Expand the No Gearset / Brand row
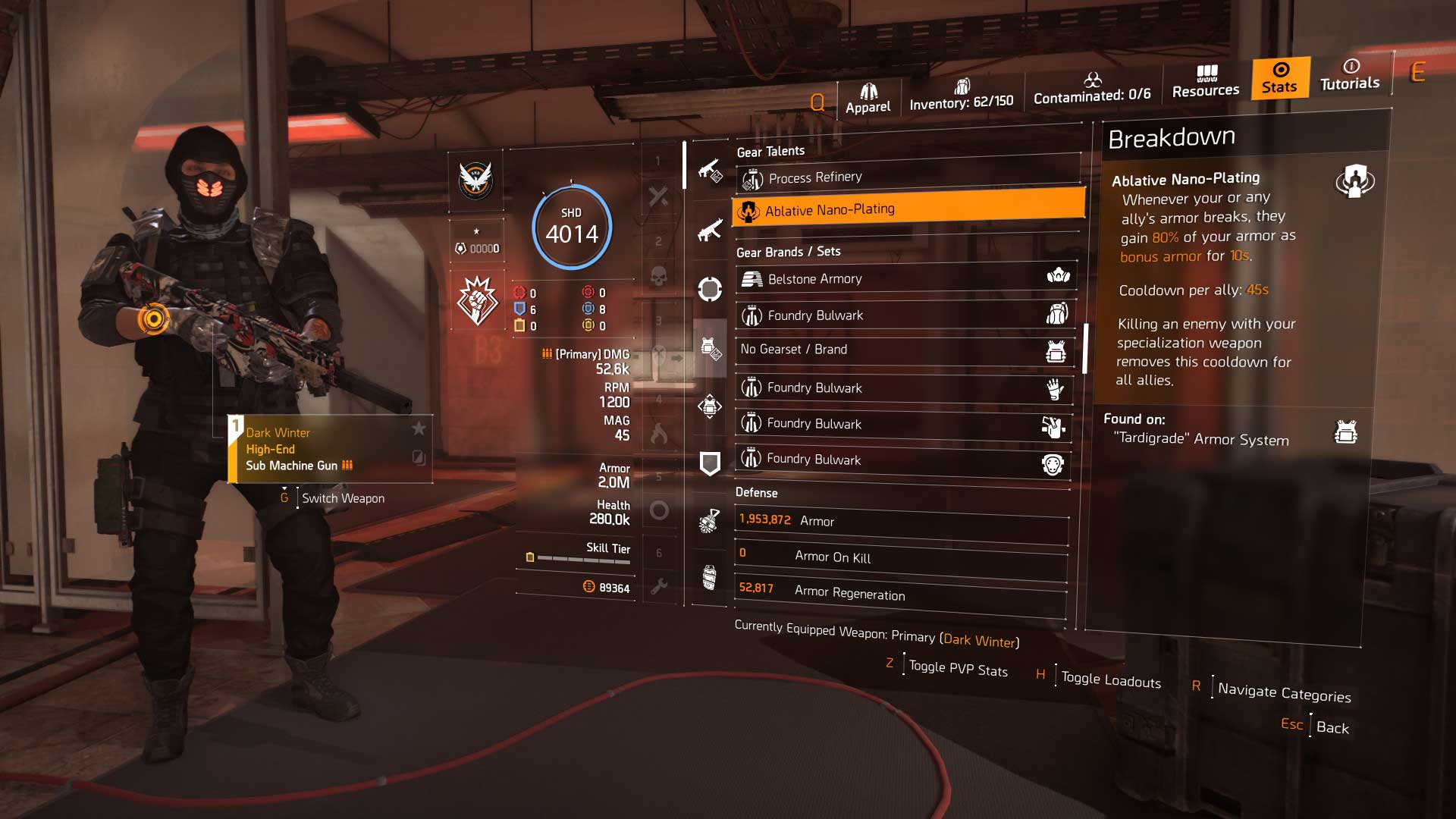This screenshot has width=1456, height=819. point(902,350)
